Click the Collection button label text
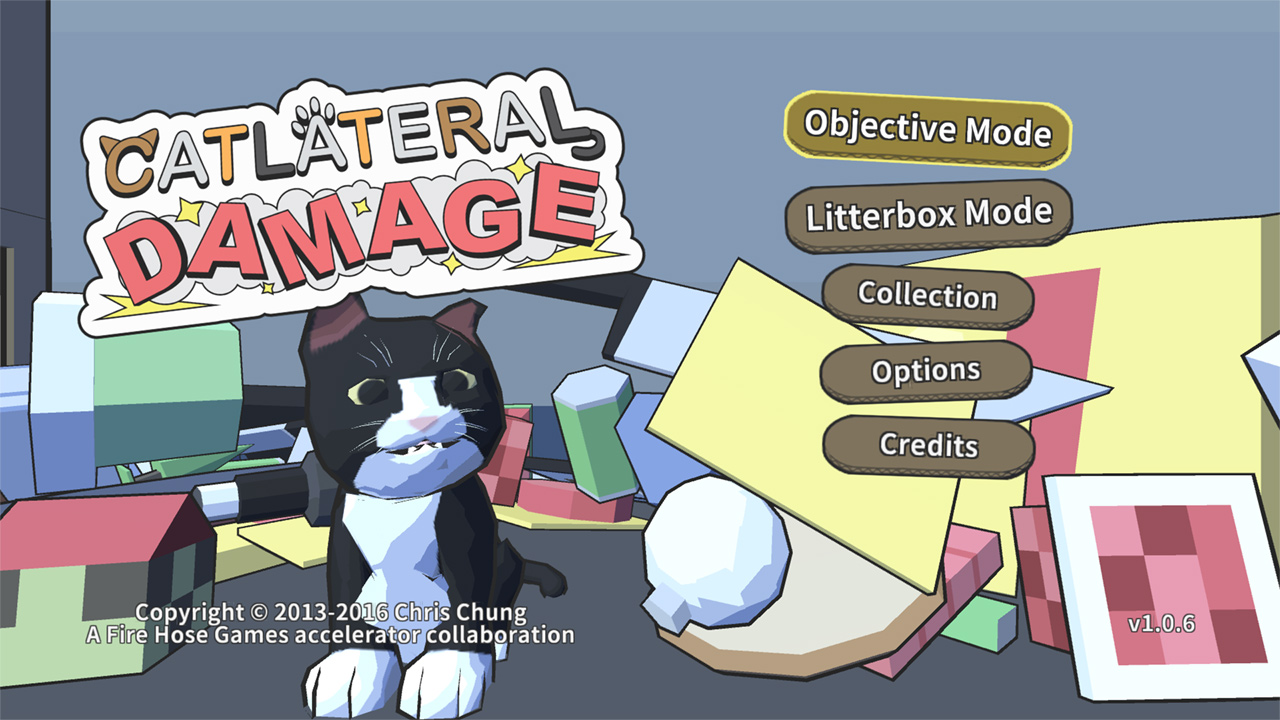 pyautogui.click(x=928, y=296)
